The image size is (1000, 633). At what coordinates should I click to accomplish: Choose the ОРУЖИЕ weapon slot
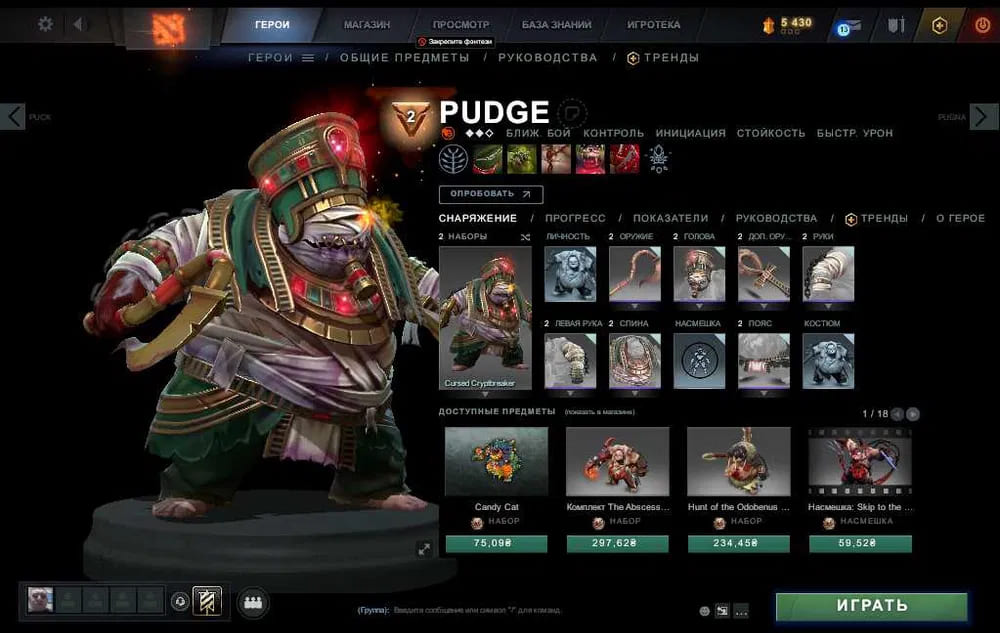[635, 273]
